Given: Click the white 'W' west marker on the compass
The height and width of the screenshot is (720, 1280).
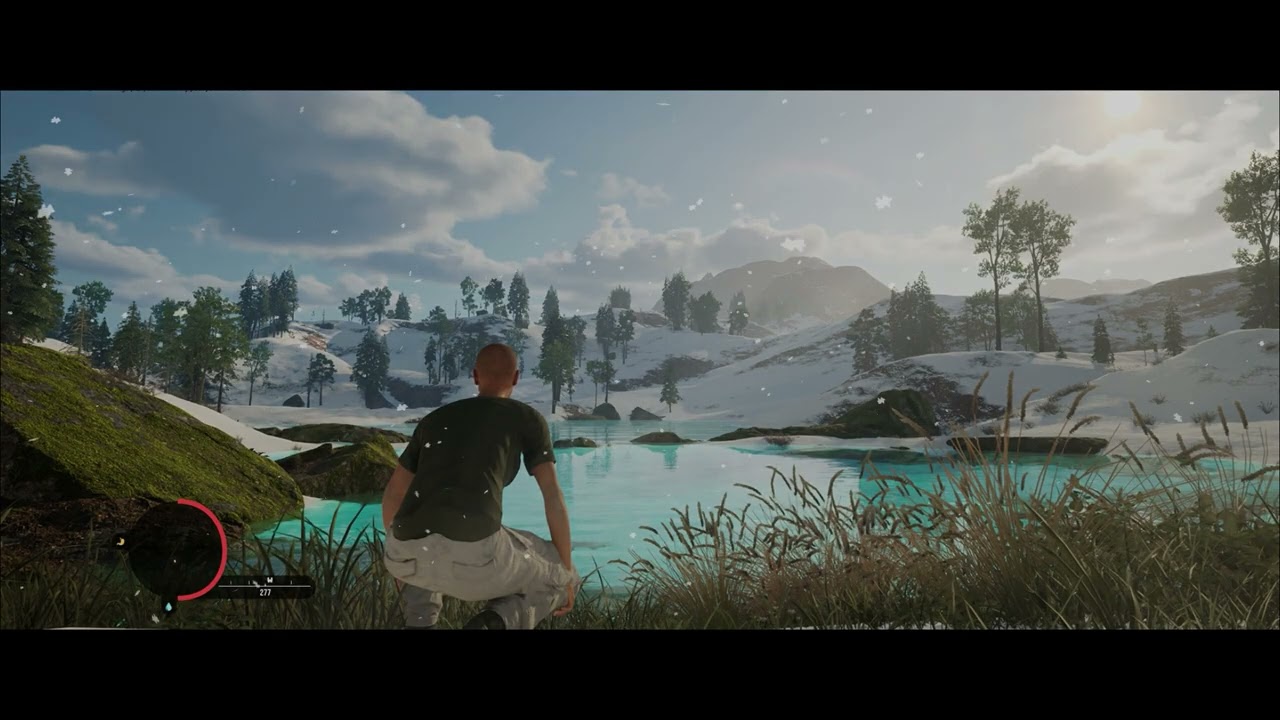Looking at the screenshot, I should [x=270, y=580].
